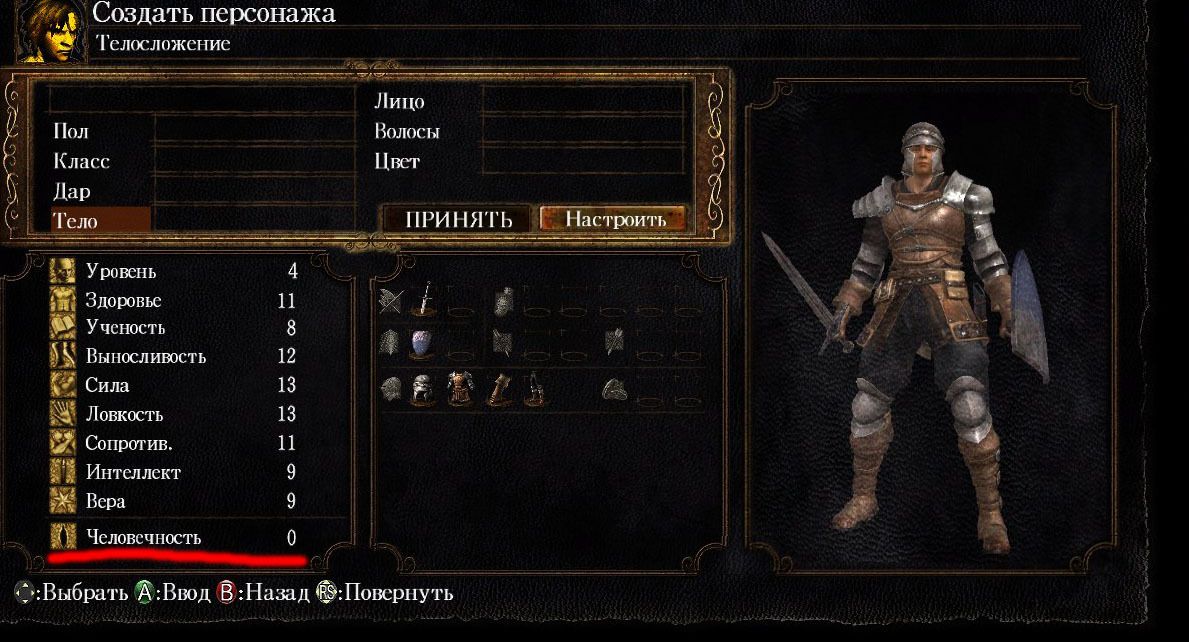Viewport: 1189px width, 642px height.
Task: Select the chest armor slot
Action: point(461,388)
